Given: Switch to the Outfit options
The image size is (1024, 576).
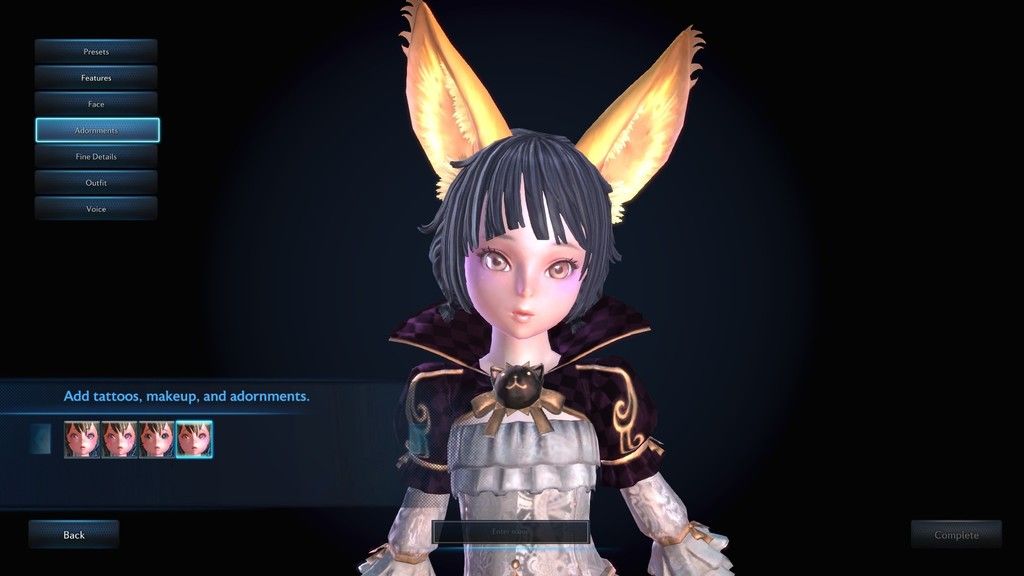Looking at the screenshot, I should [96, 183].
